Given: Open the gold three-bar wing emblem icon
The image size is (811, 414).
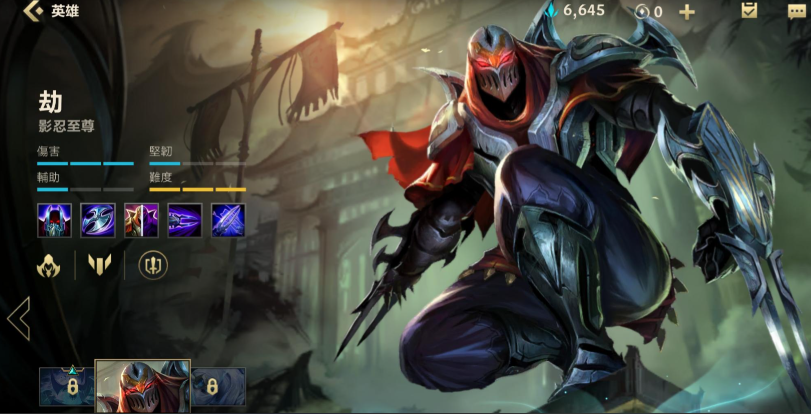Looking at the screenshot, I should pos(99,265).
